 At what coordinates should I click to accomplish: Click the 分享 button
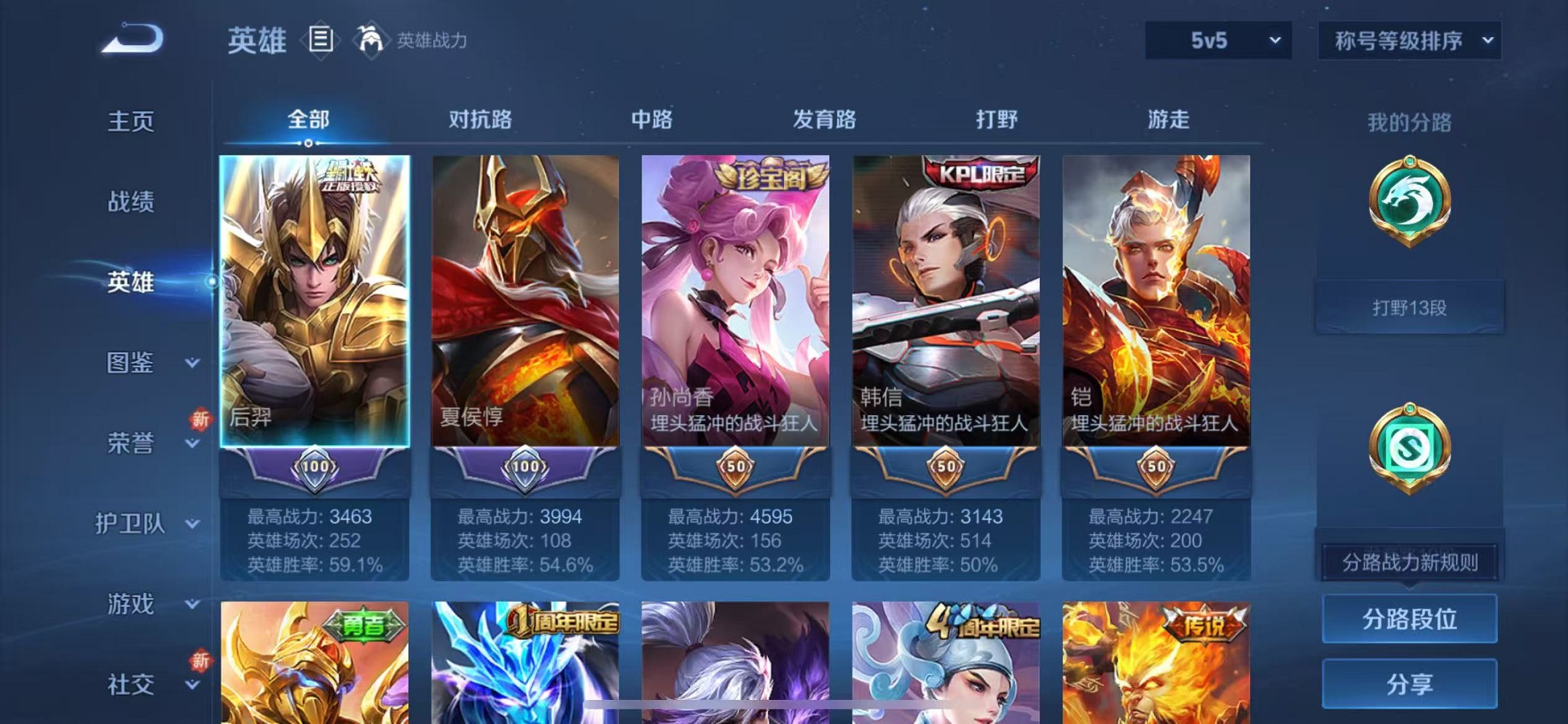[x=1410, y=683]
